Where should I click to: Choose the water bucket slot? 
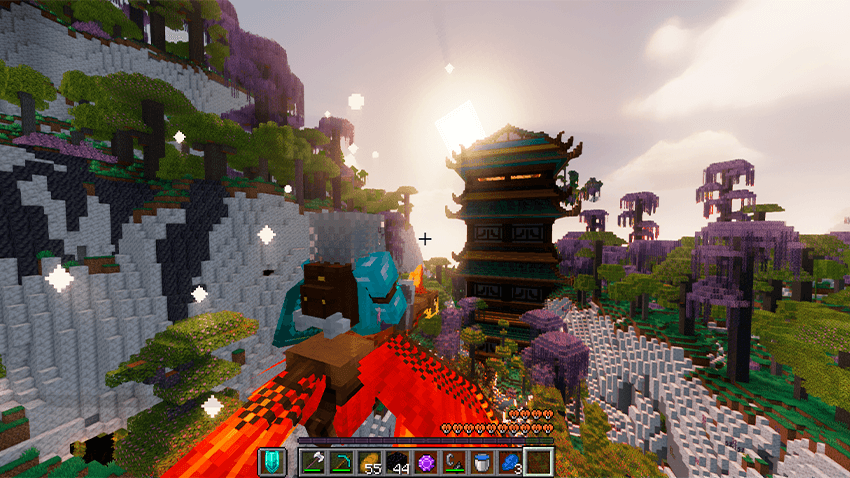pos(482,462)
